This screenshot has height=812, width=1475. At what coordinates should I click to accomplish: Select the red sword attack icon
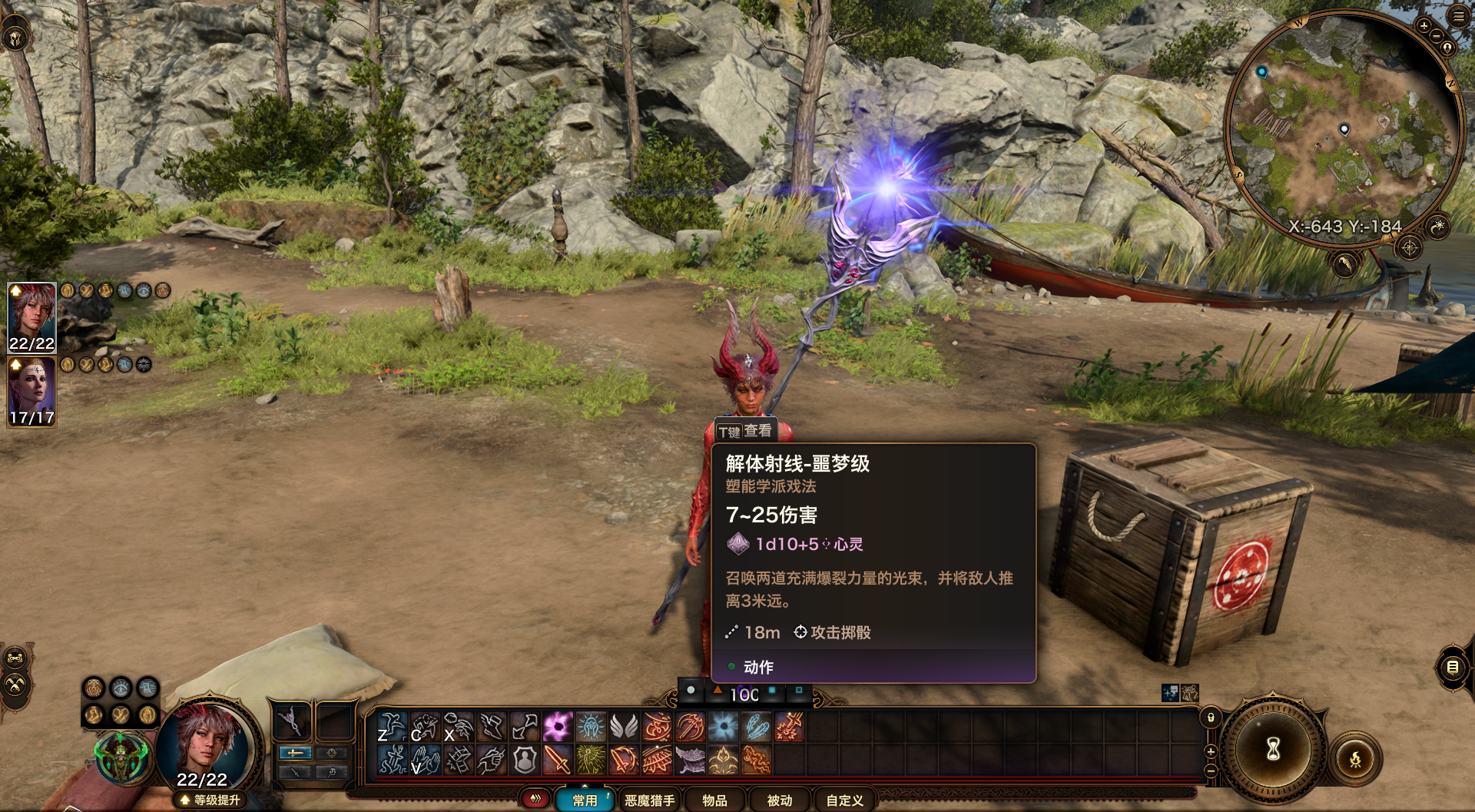(x=558, y=761)
